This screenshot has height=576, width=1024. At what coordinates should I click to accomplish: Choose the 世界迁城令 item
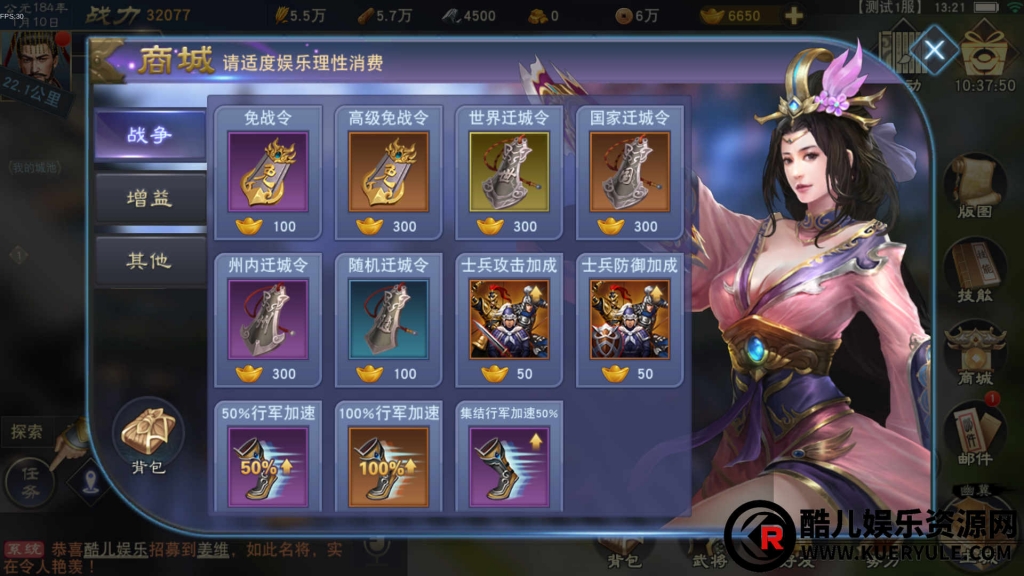click(x=509, y=170)
